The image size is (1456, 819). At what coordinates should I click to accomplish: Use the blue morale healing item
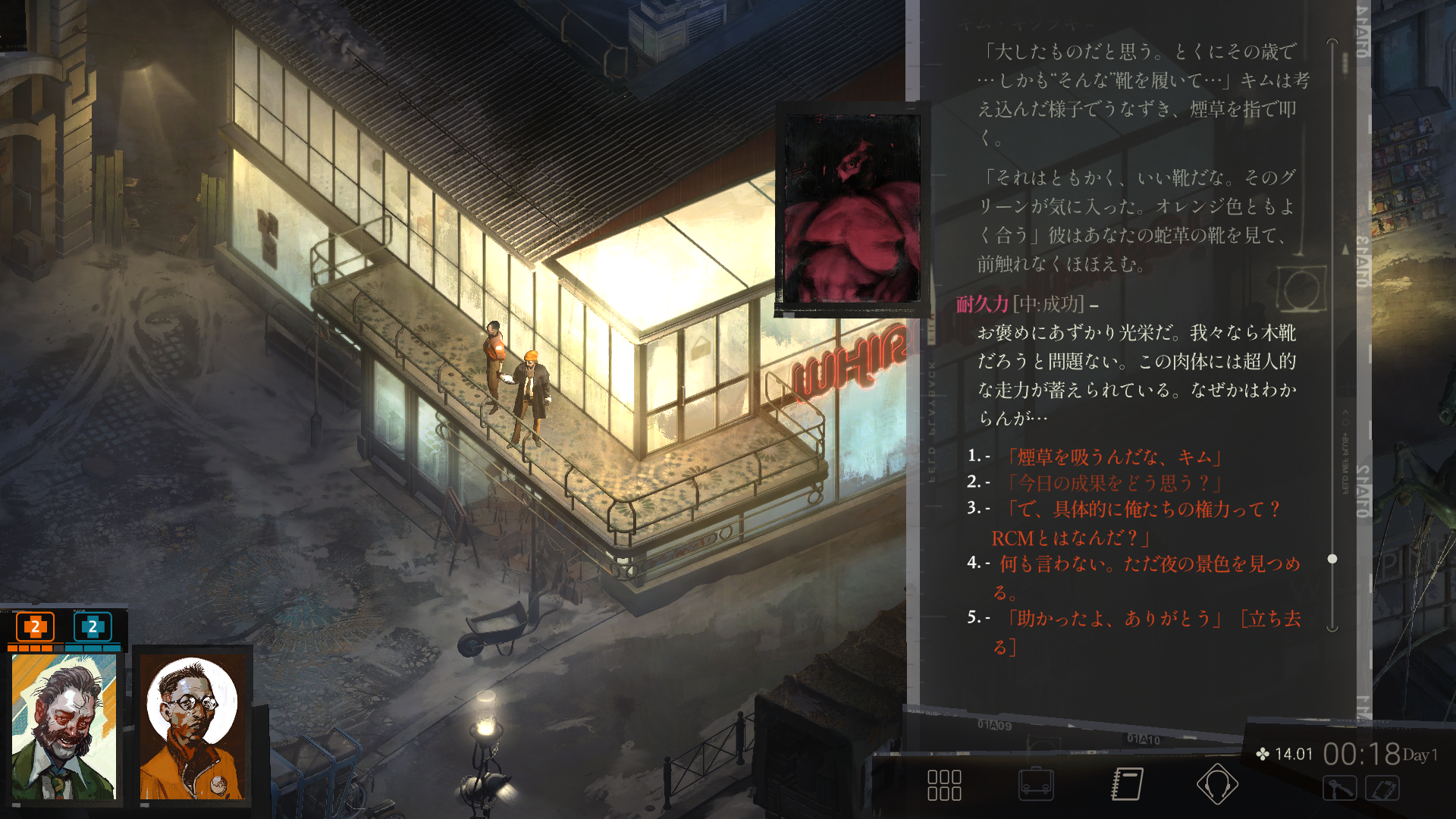click(x=93, y=627)
